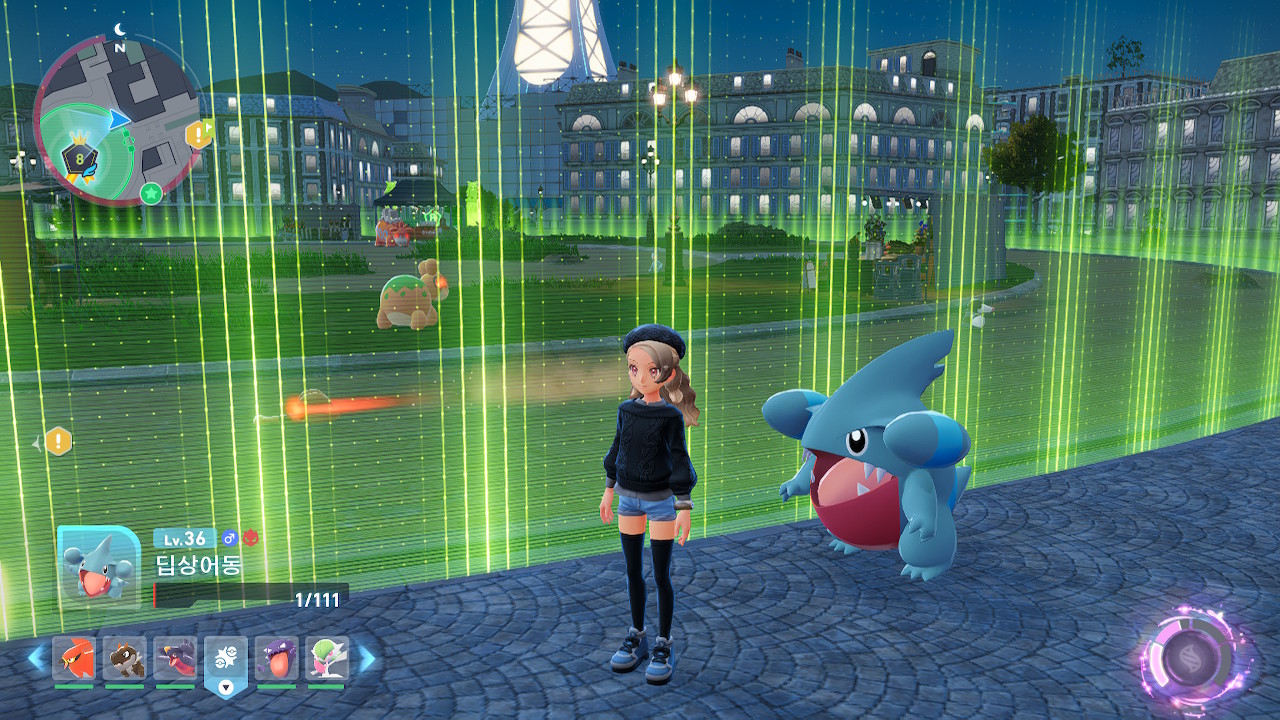Click the active Gible portrait

[x=99, y=565]
